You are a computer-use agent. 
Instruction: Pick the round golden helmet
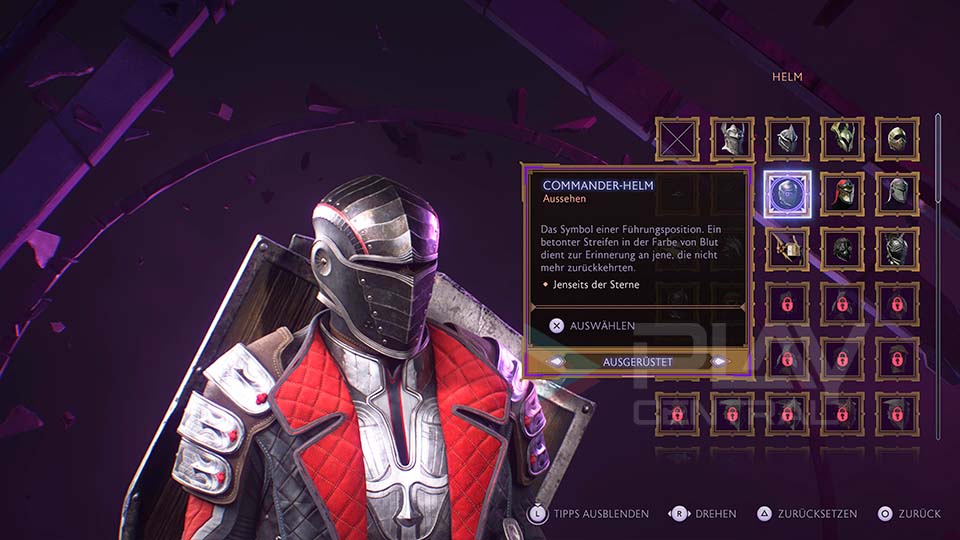896,139
